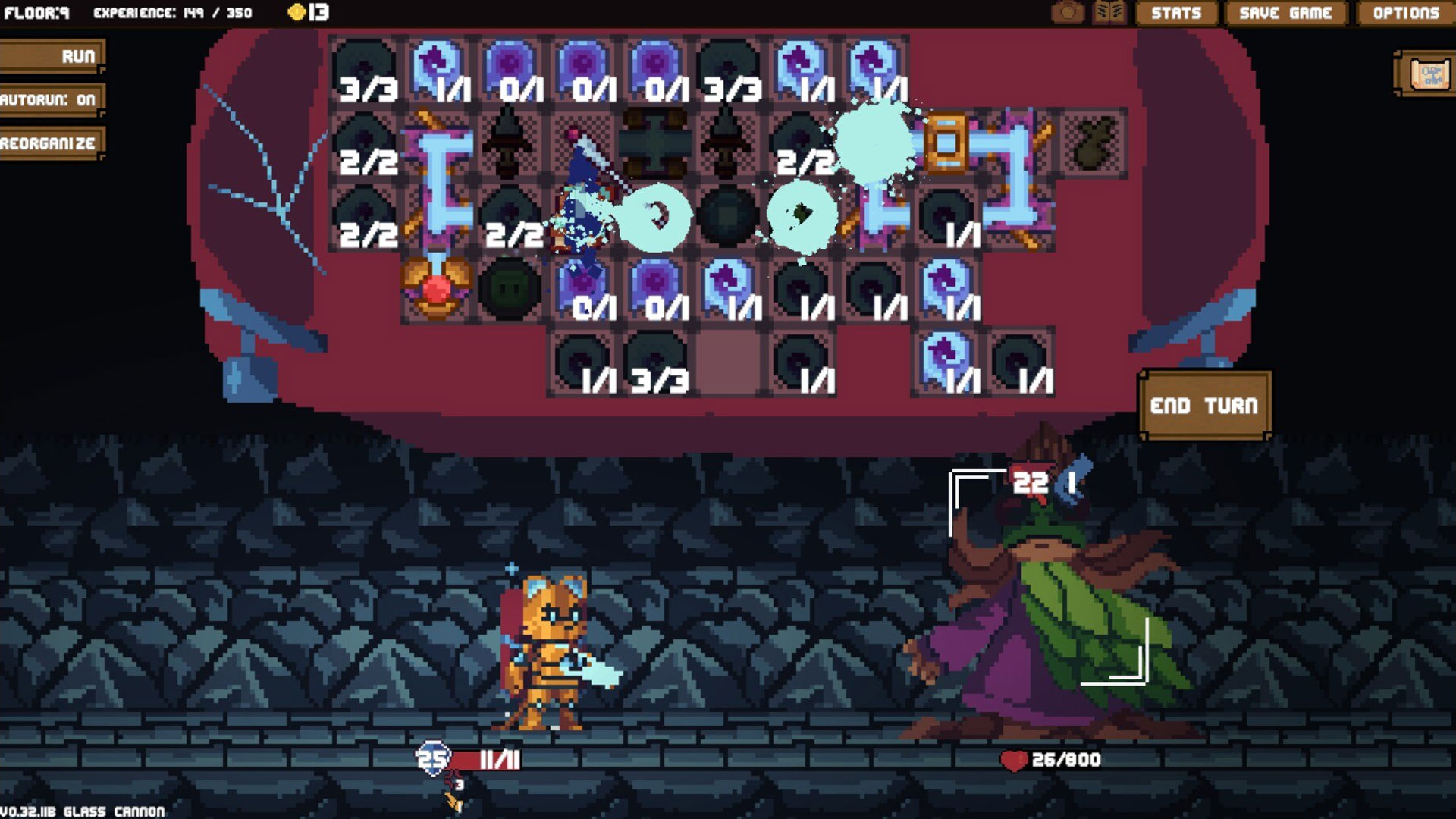Click the empty backpack slot in bottom row
This screenshot has height=819, width=1456.
728,362
